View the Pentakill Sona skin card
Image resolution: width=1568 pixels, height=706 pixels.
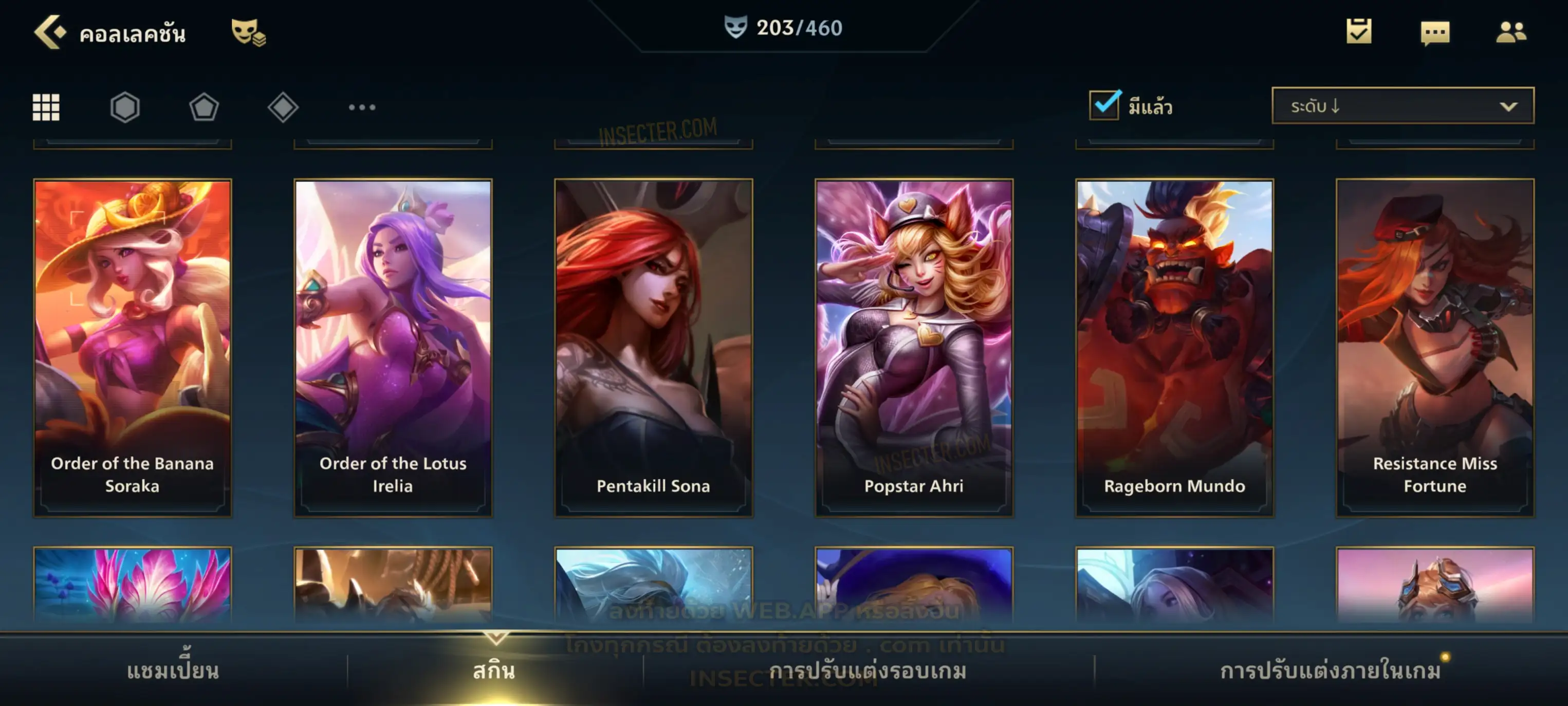[x=653, y=347]
